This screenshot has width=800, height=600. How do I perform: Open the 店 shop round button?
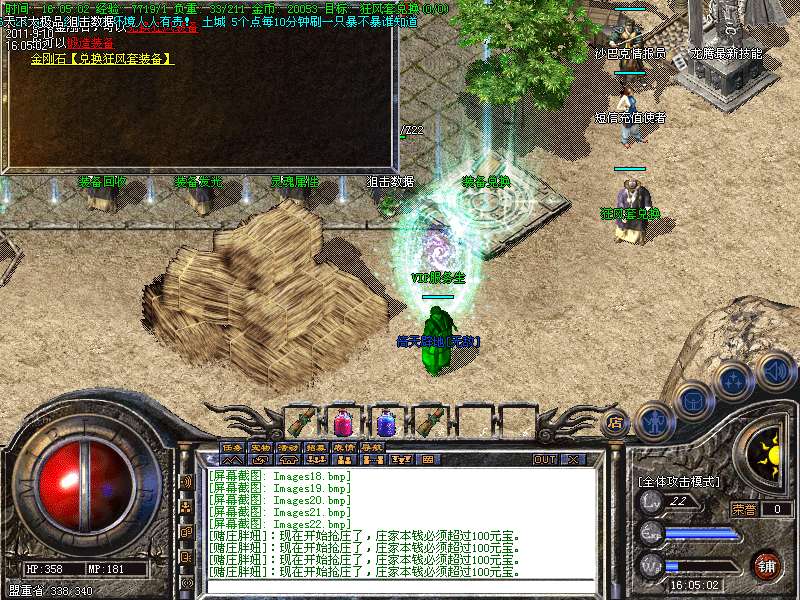[615, 422]
